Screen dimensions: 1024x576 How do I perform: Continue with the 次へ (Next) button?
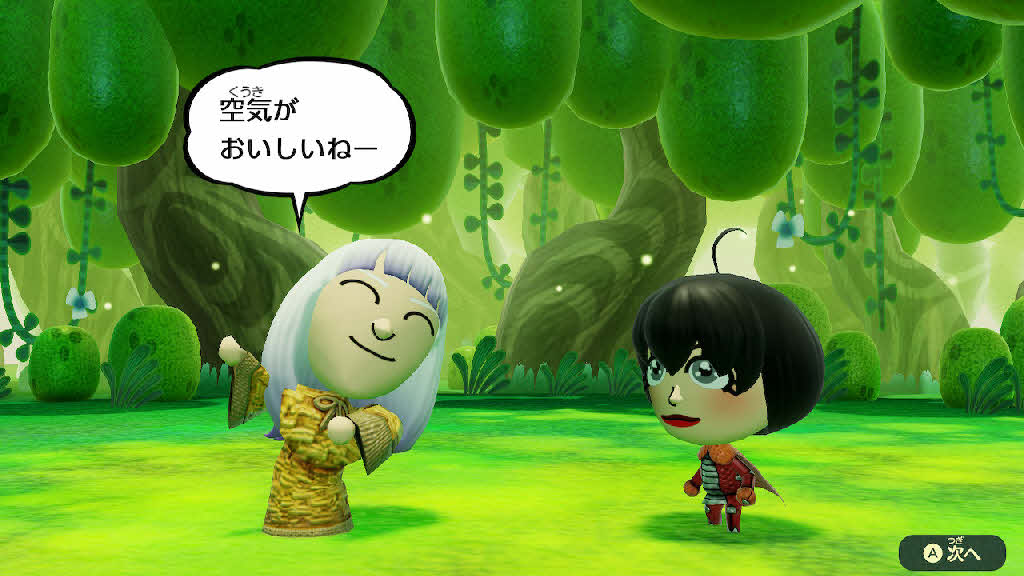point(952,550)
